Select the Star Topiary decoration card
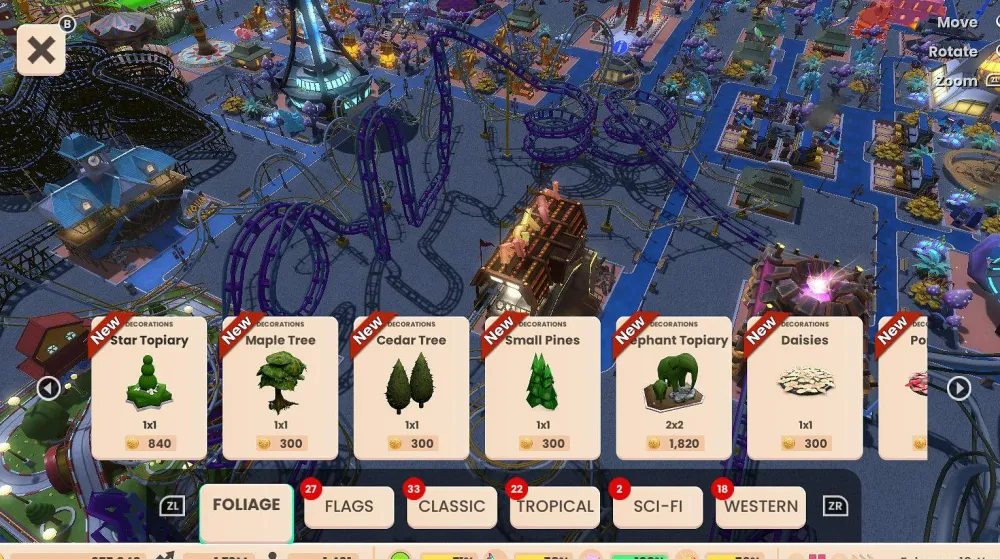This screenshot has width=1000, height=559. [149, 388]
